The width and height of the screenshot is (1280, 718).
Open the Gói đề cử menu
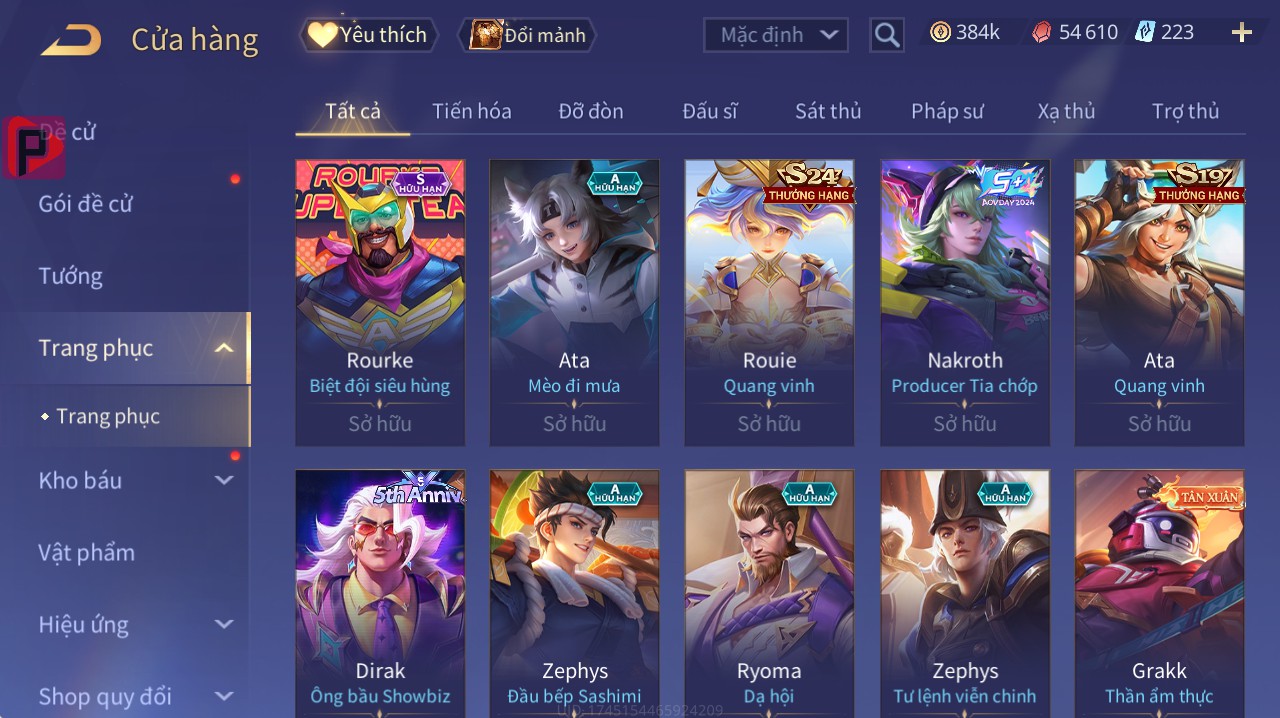(86, 204)
